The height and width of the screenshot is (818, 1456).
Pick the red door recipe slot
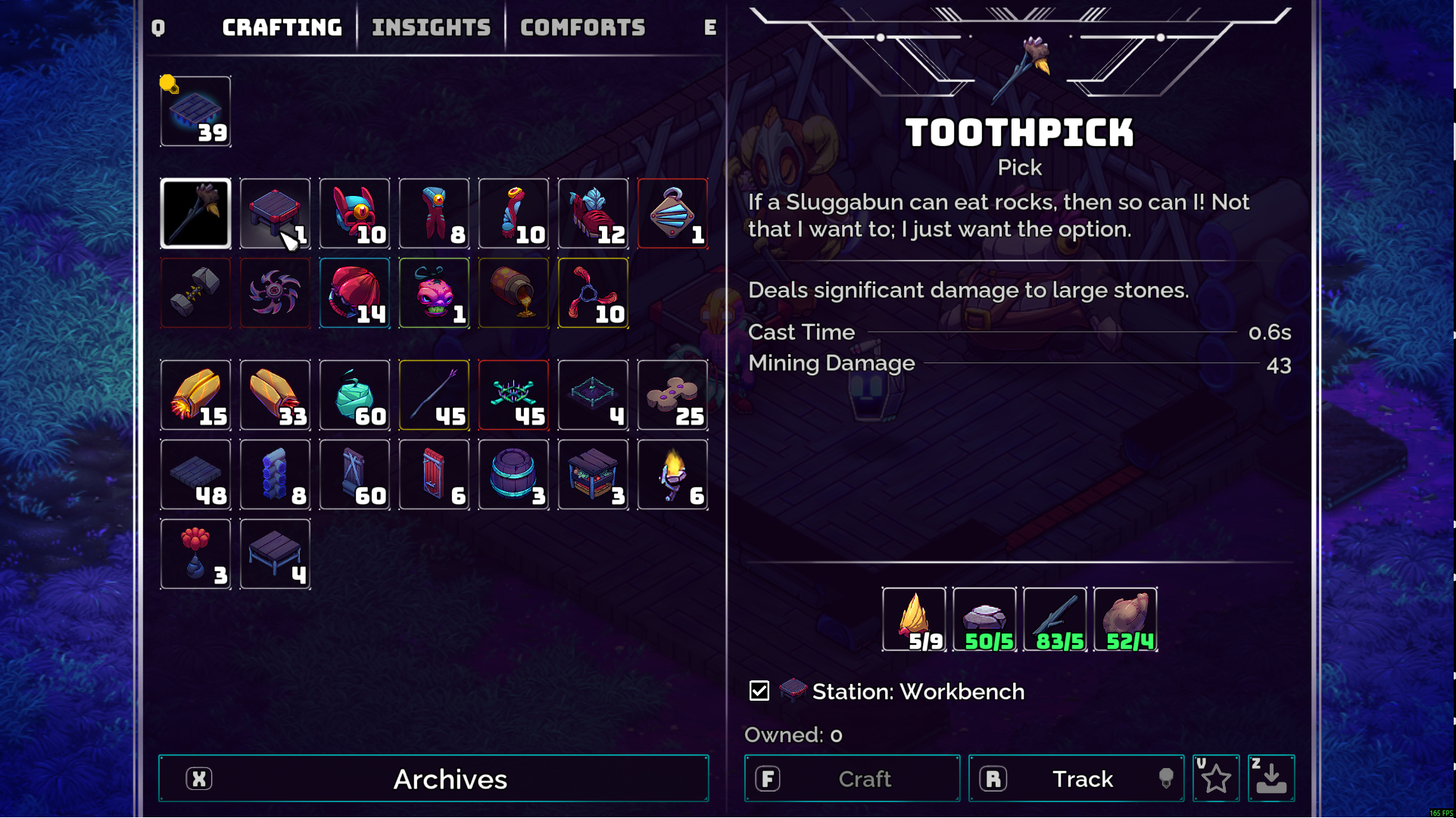[x=434, y=475]
